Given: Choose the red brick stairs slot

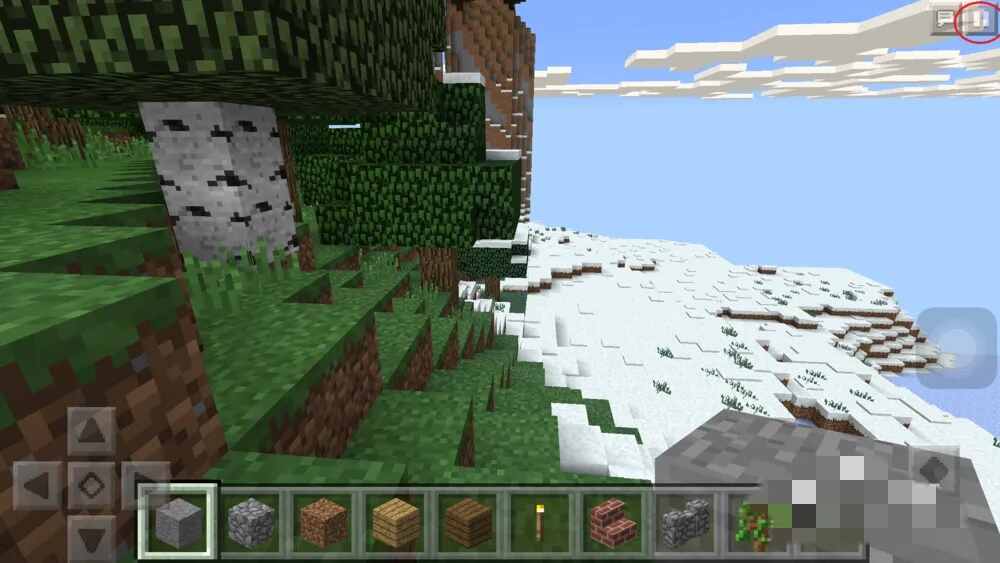Looking at the screenshot, I should (610, 521).
